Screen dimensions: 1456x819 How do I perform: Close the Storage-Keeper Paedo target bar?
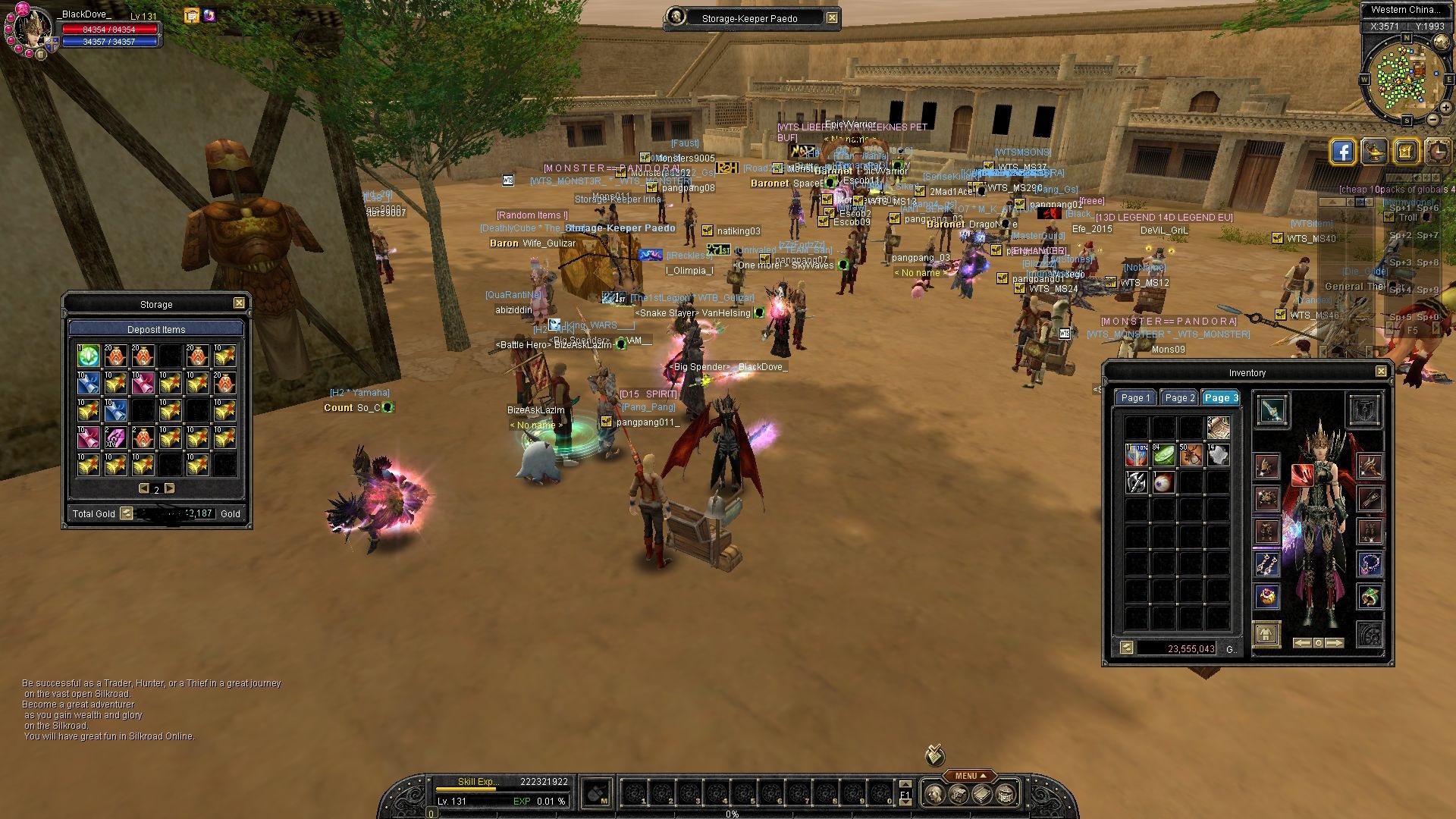[x=832, y=18]
